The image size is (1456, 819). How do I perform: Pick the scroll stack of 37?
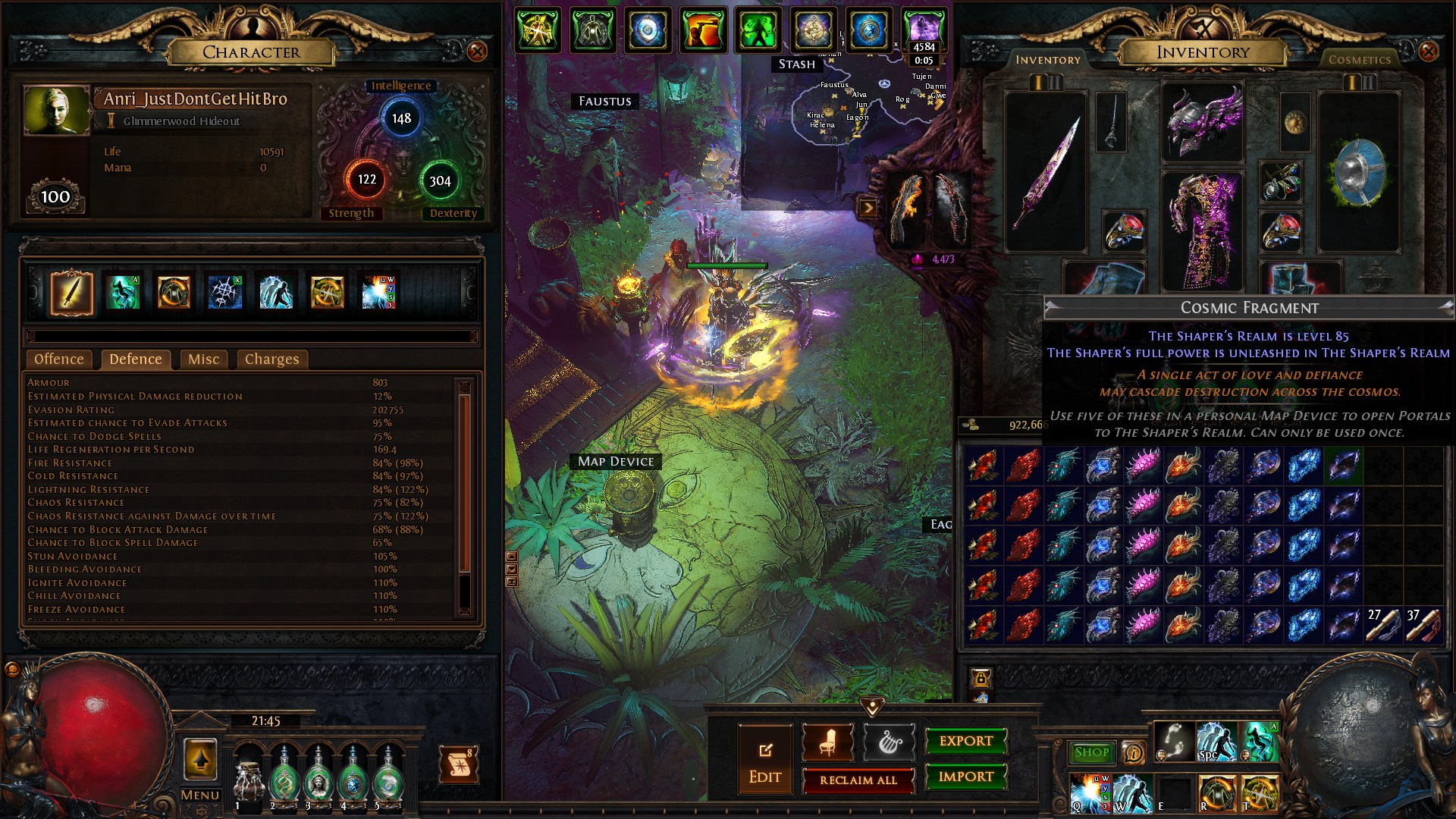click(x=1423, y=626)
